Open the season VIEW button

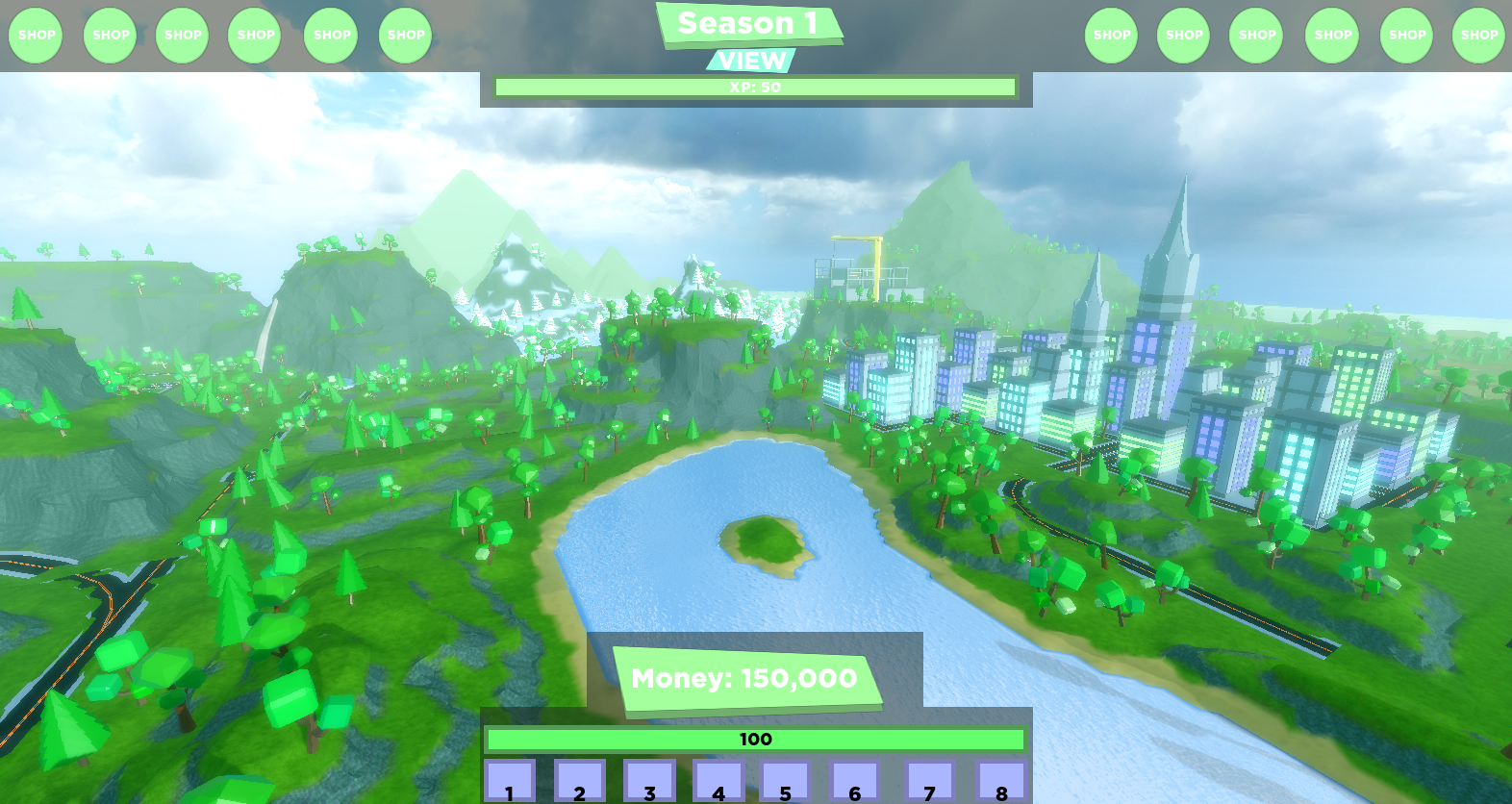pos(751,61)
